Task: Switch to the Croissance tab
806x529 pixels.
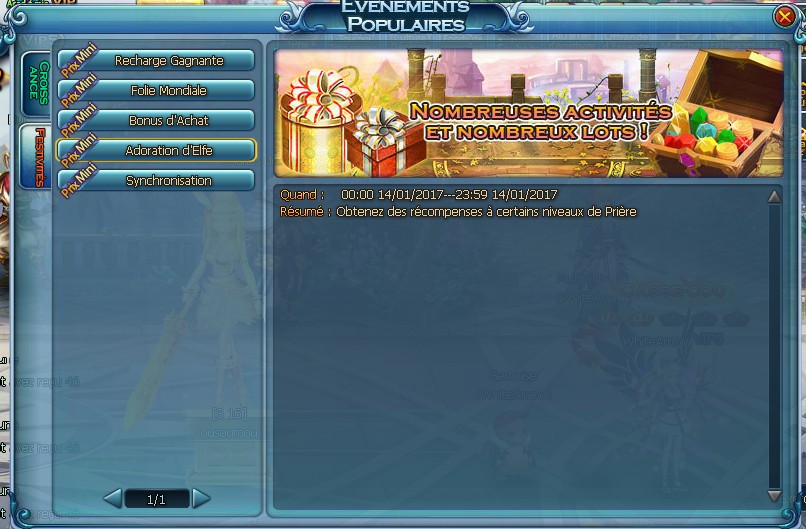Action: [35, 85]
